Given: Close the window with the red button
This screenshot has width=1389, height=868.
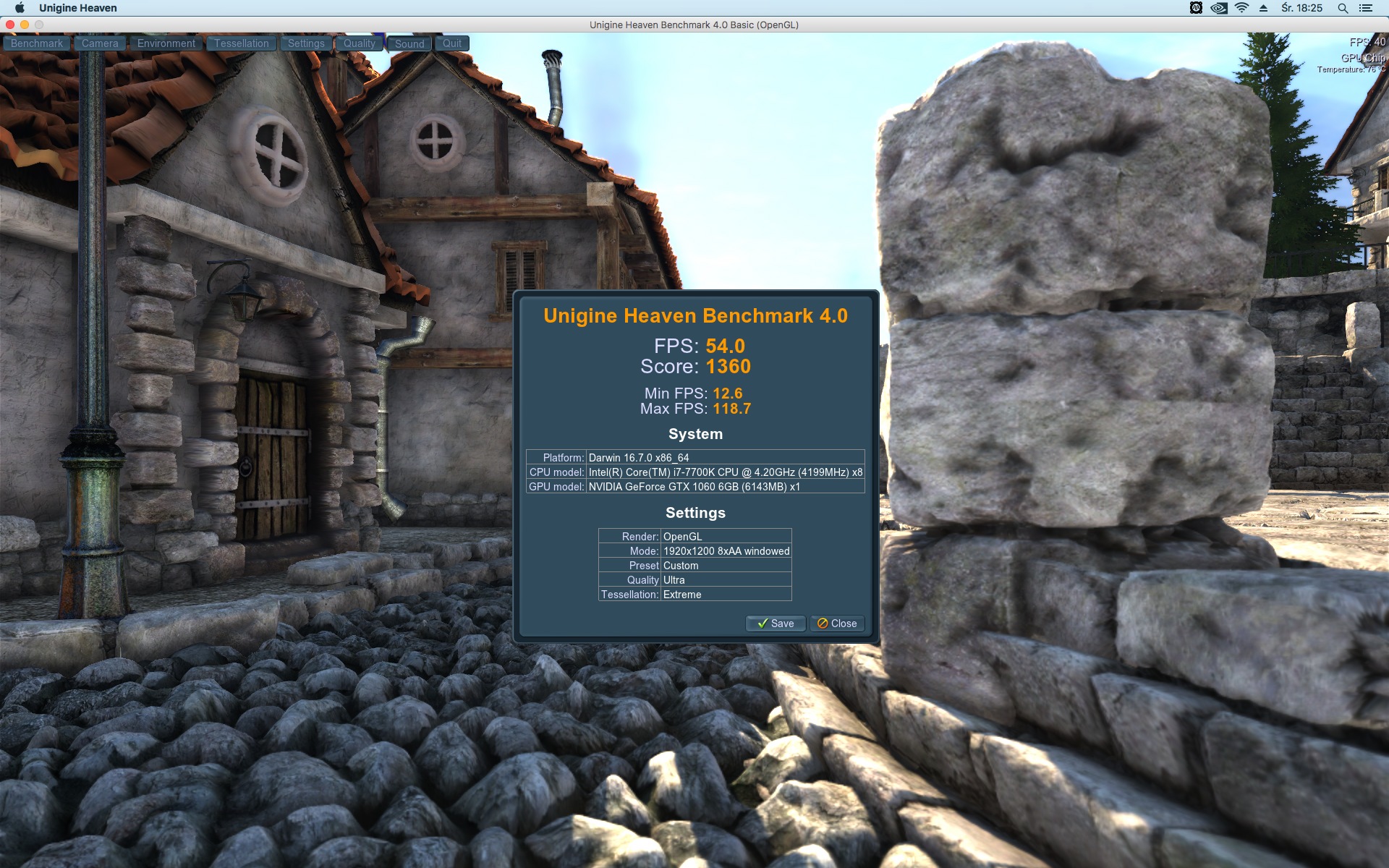Looking at the screenshot, I should pyautogui.click(x=10, y=25).
